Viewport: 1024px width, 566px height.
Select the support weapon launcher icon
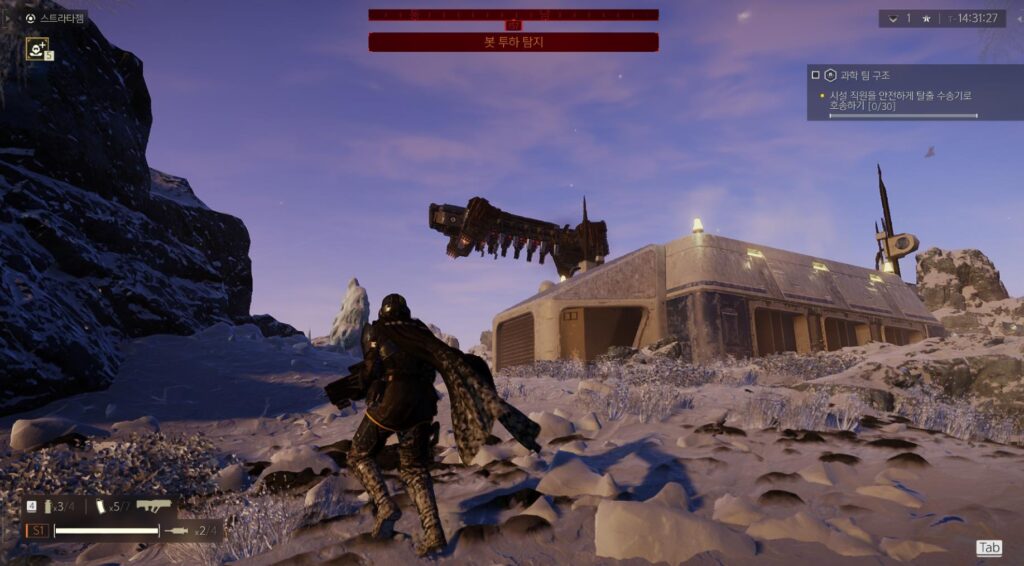(x=154, y=507)
